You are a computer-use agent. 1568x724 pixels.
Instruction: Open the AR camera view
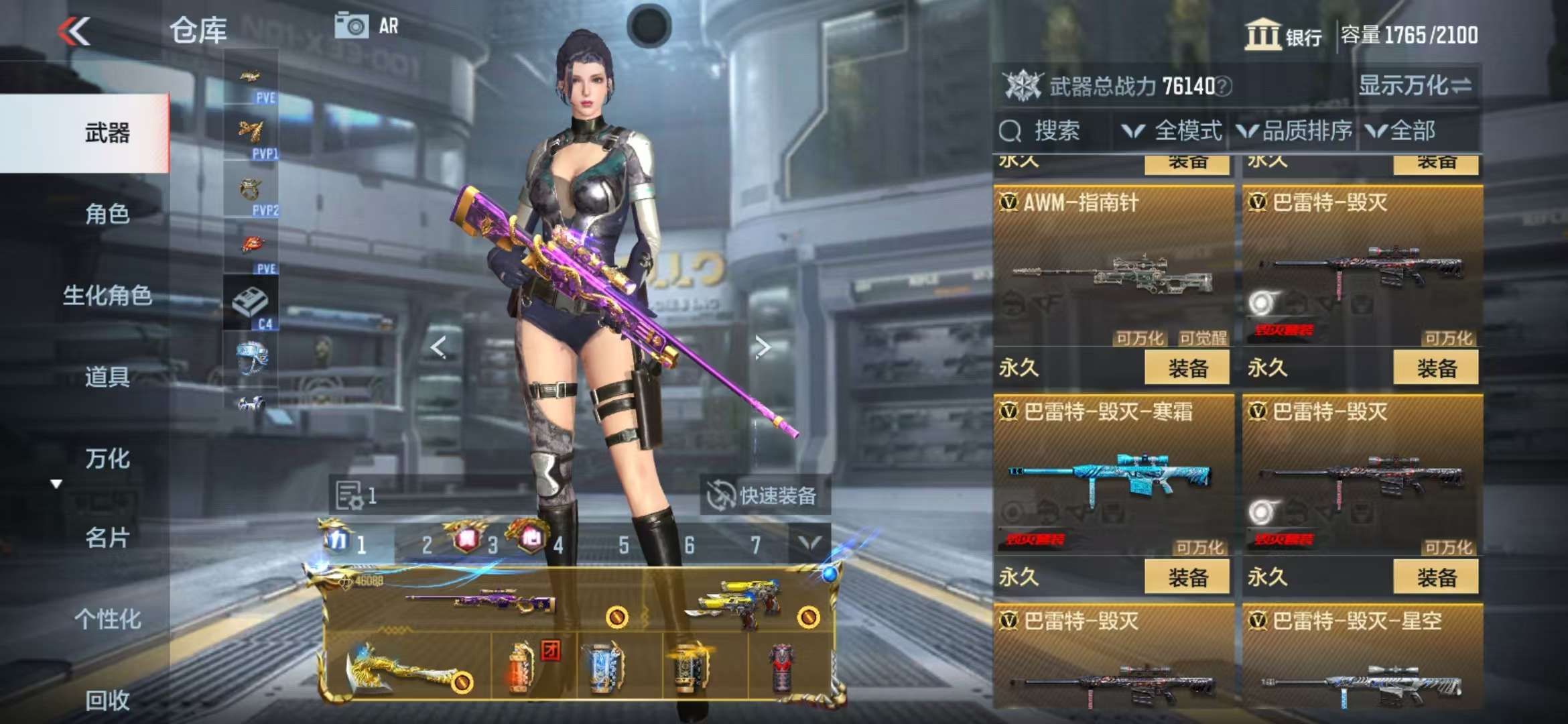[x=367, y=26]
